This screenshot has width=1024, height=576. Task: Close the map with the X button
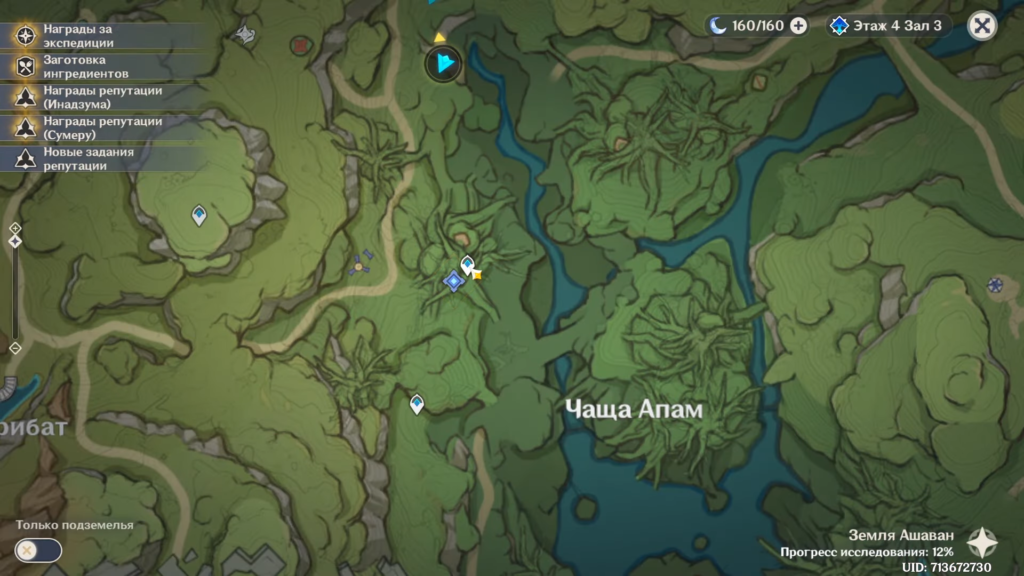click(983, 26)
